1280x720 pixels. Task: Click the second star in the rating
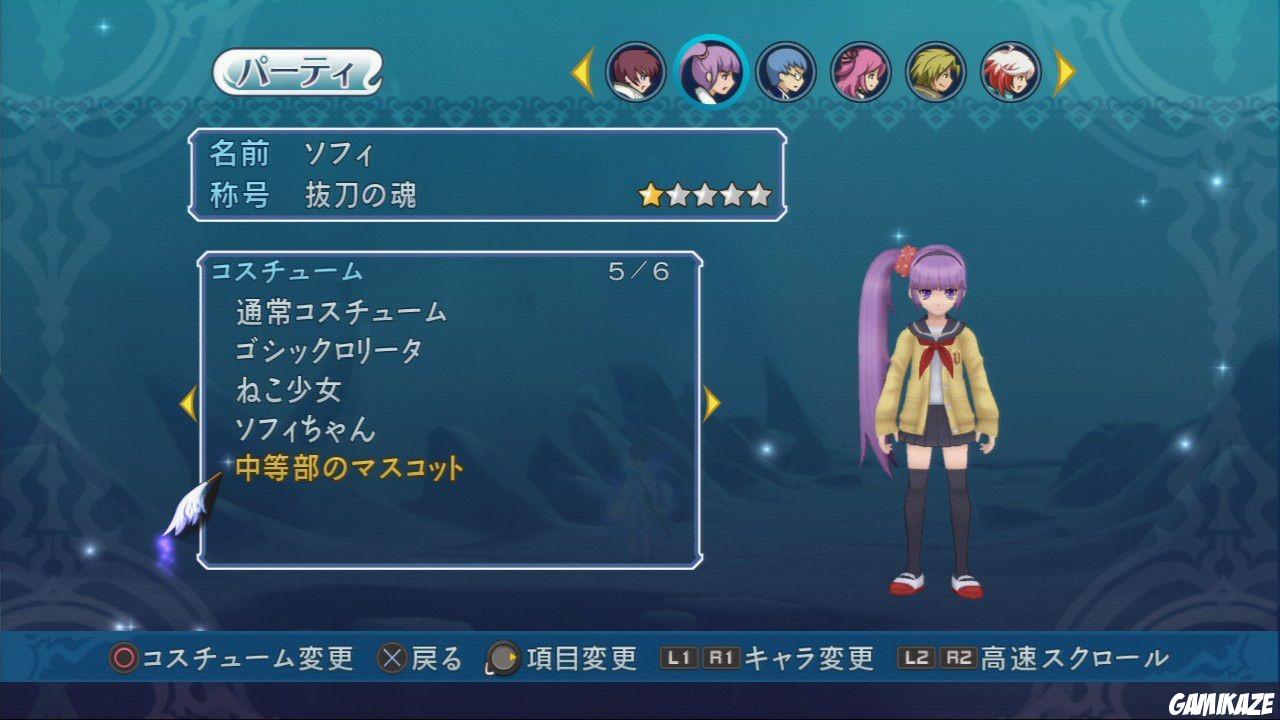[x=677, y=193]
